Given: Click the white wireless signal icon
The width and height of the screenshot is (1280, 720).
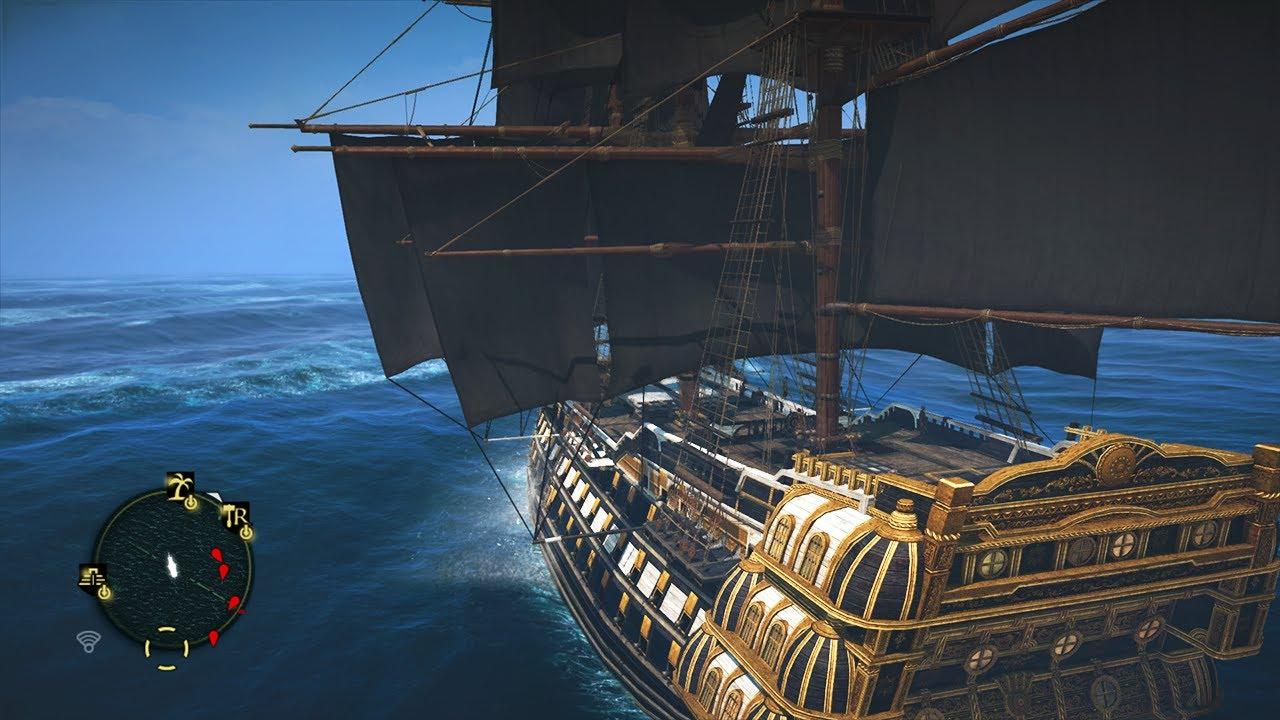Looking at the screenshot, I should 89,642.
